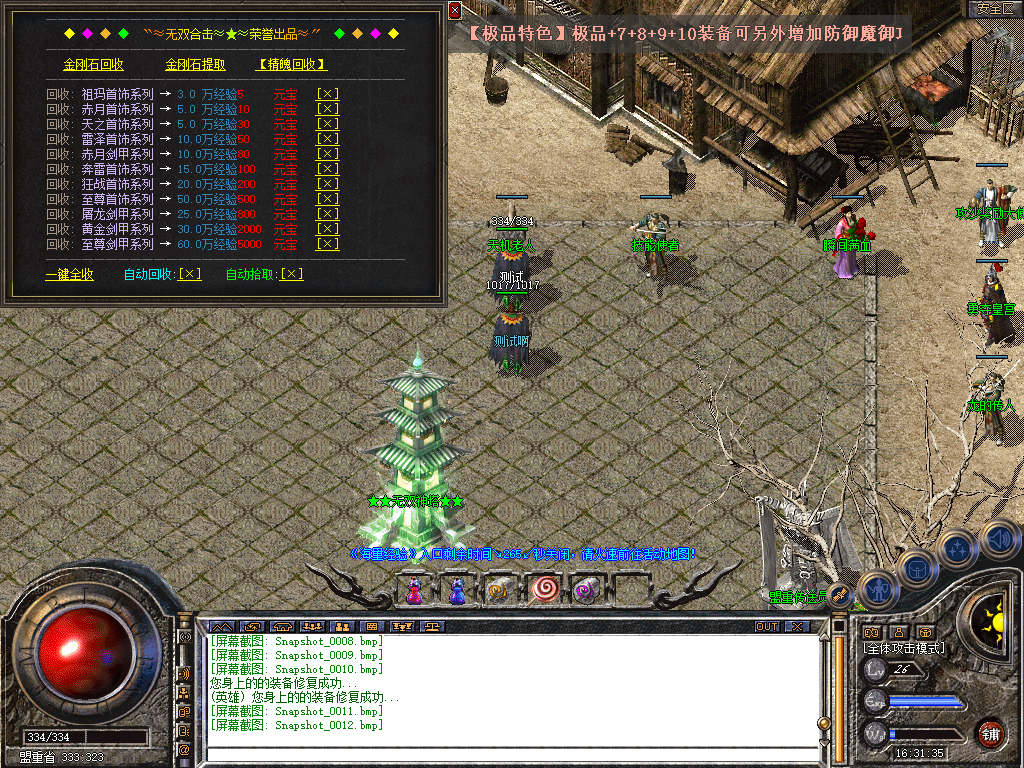
Task: Toggle recycling for 祖玛首饰系列
Action: [x=327, y=94]
